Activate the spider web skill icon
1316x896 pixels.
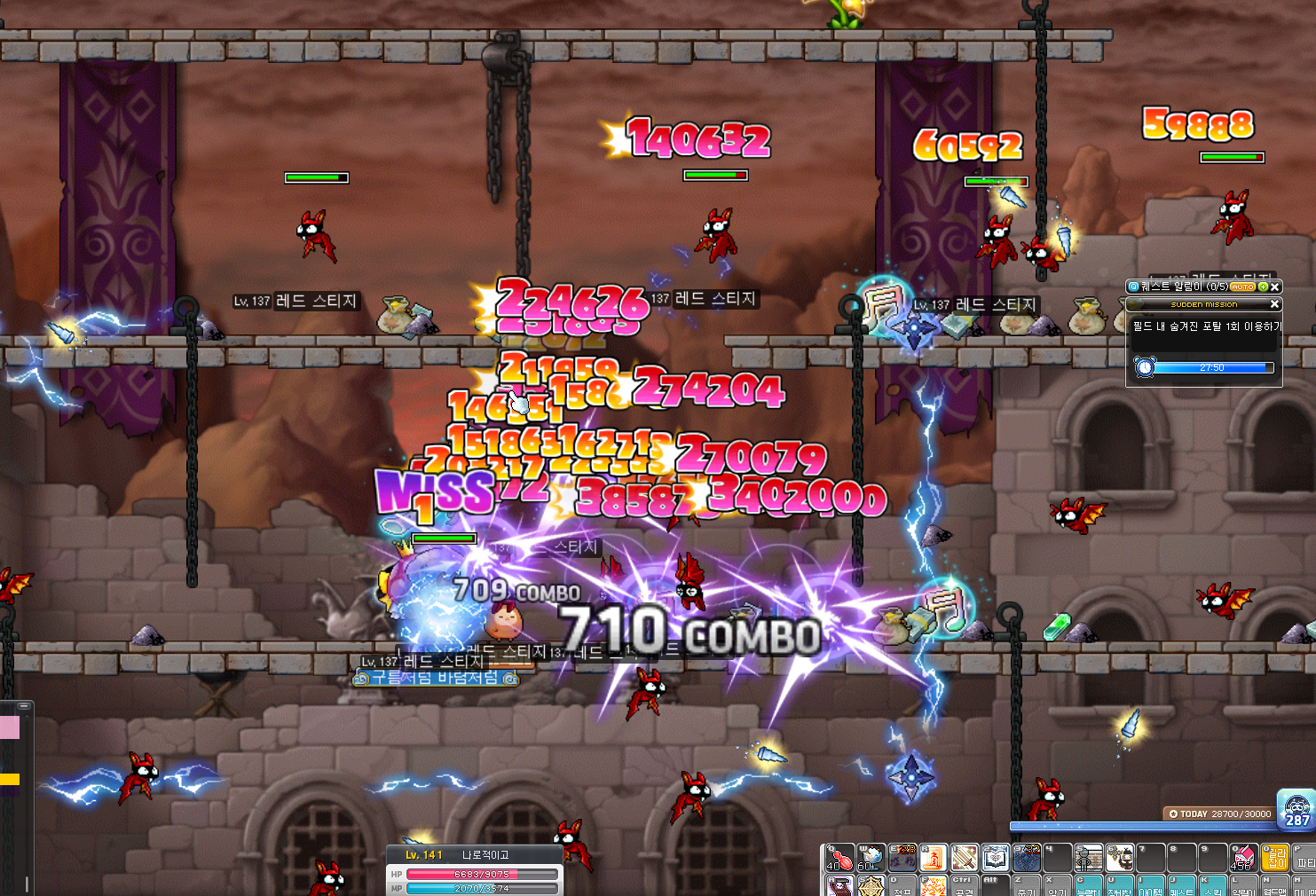click(x=871, y=885)
